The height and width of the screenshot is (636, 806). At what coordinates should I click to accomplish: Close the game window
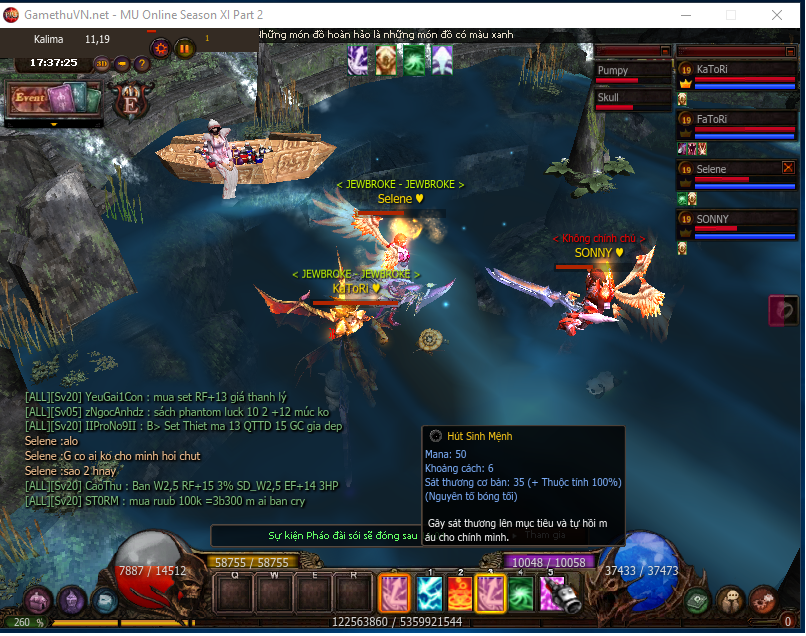(x=777, y=15)
